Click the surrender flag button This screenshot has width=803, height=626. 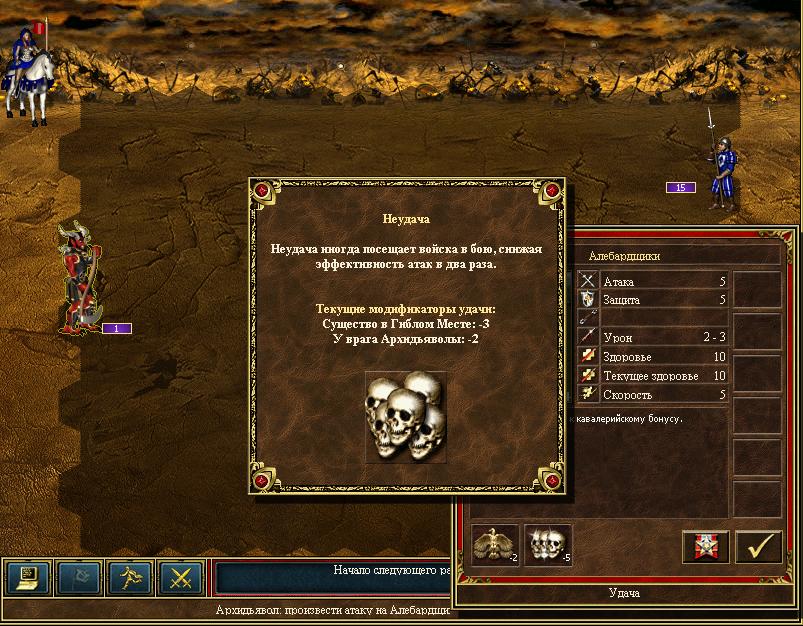[x=79, y=578]
